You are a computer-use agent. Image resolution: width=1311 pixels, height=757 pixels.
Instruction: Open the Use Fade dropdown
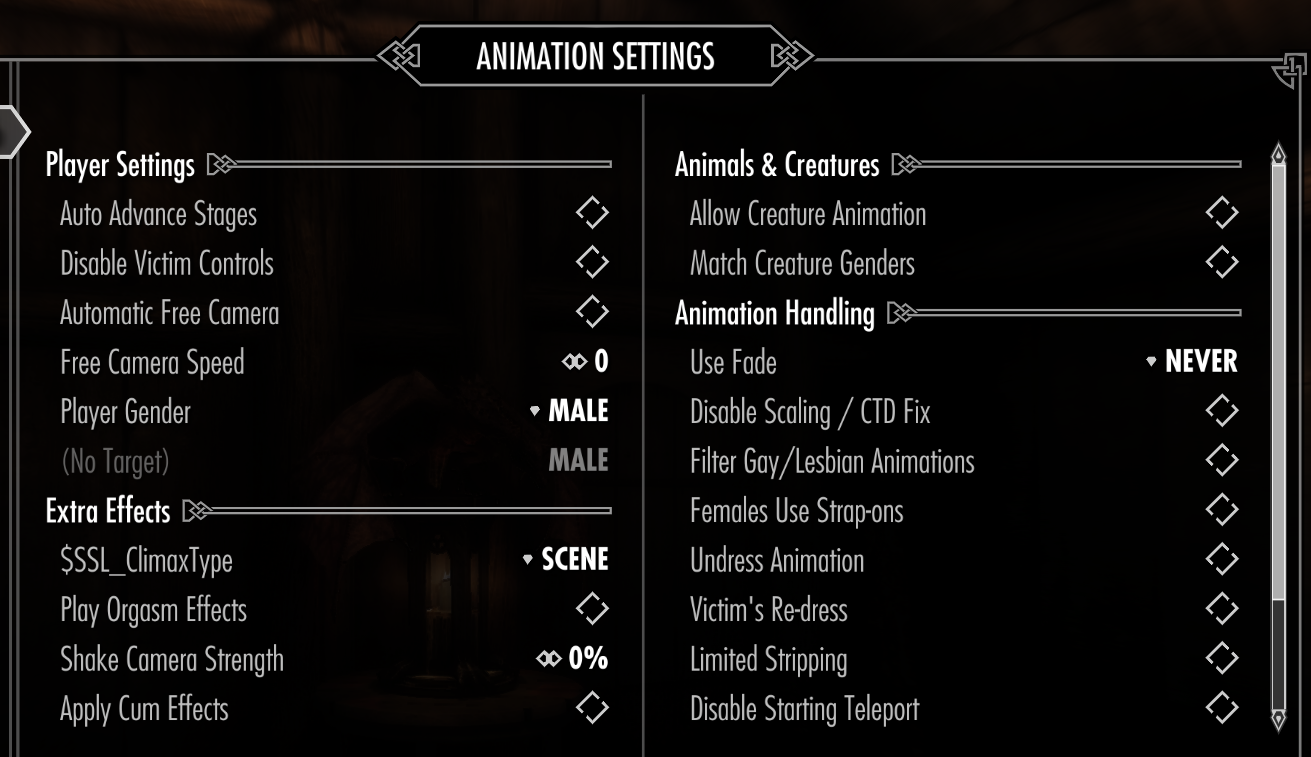1192,362
